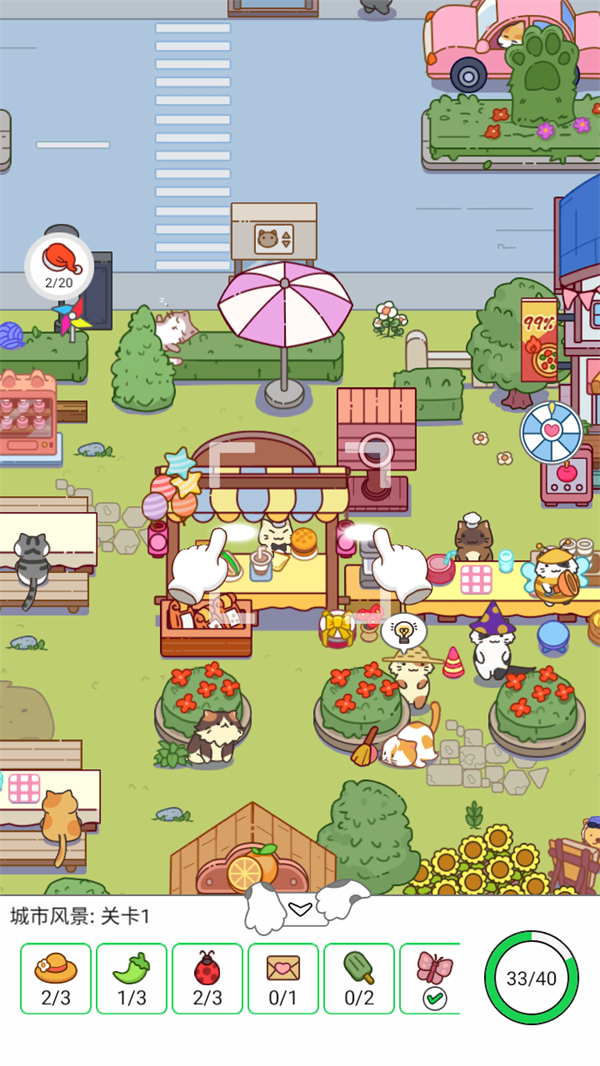
Task: Select the green chili pepper target slot
Action: click(132, 978)
